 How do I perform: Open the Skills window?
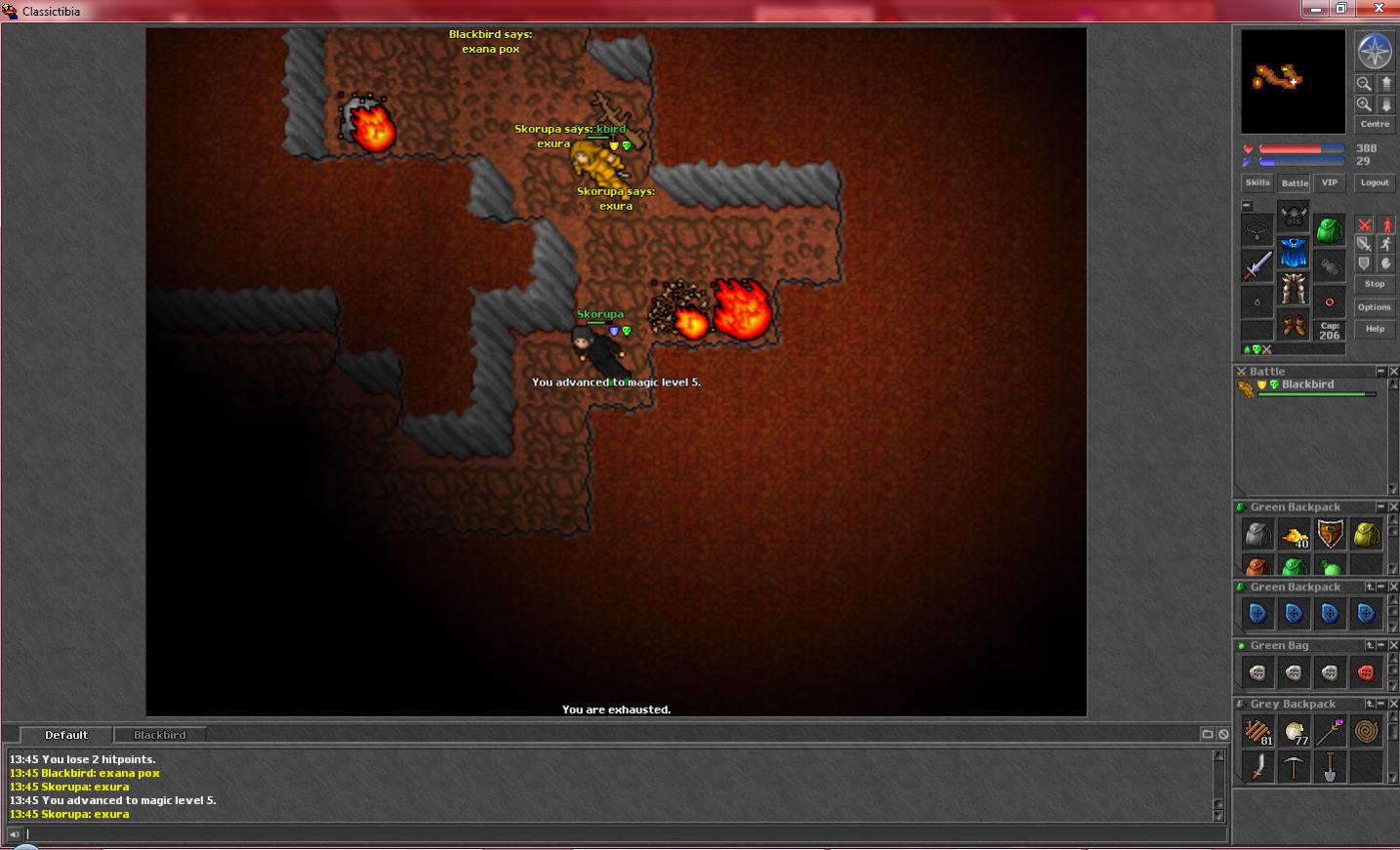click(x=1257, y=182)
